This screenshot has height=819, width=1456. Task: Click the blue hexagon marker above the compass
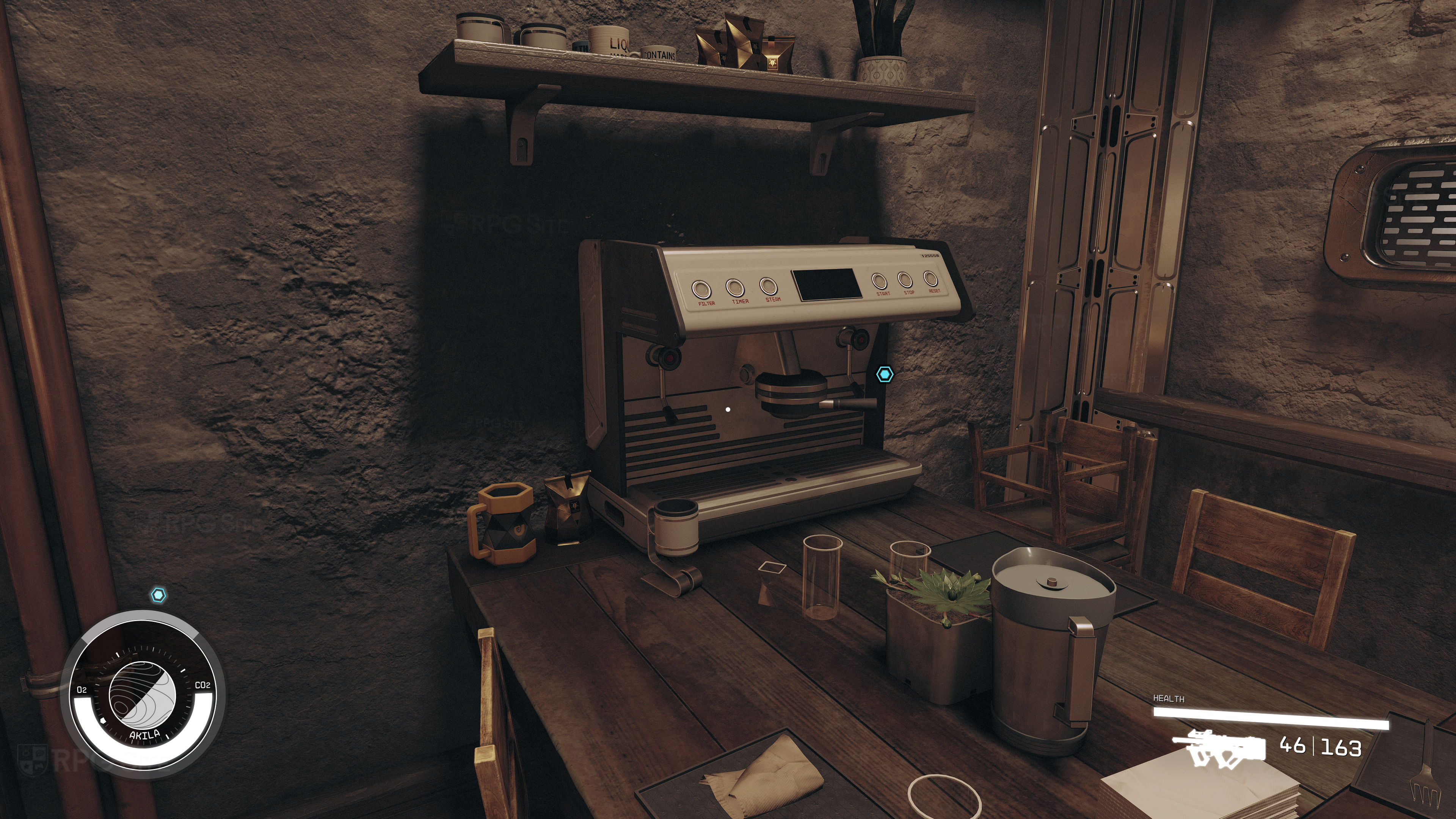(159, 595)
